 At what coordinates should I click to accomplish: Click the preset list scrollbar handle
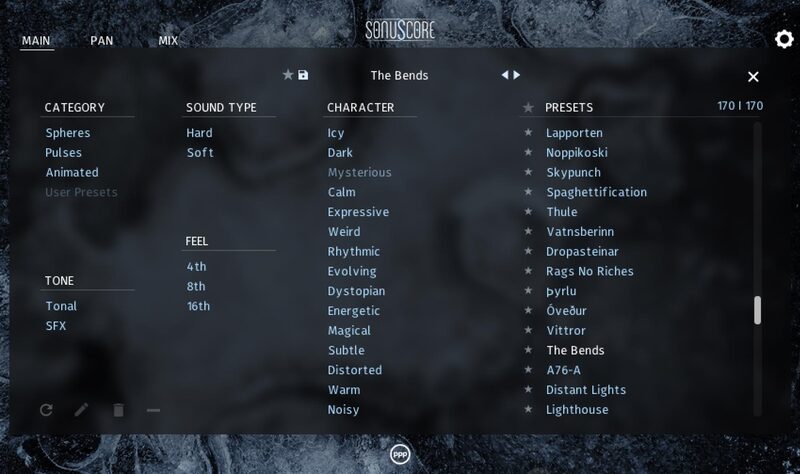tap(757, 310)
